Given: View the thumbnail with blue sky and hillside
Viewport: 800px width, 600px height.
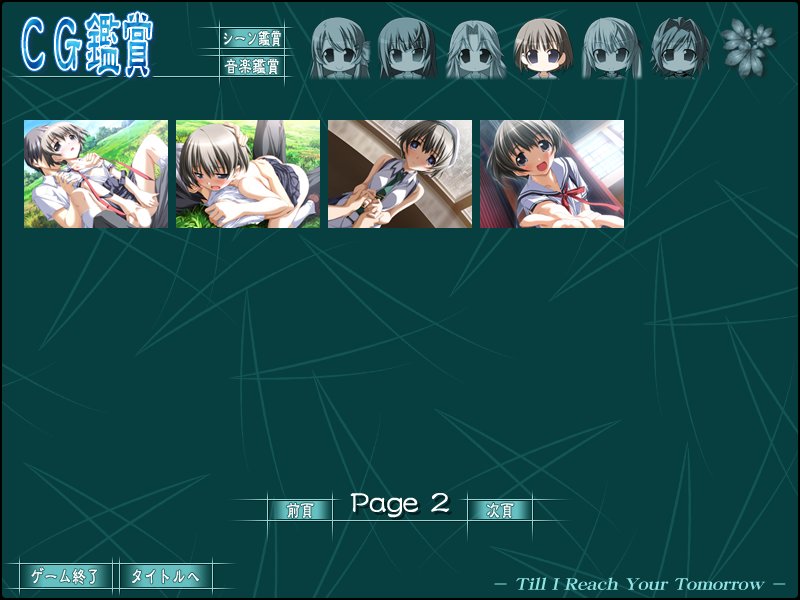Looking at the screenshot, I should (96, 174).
